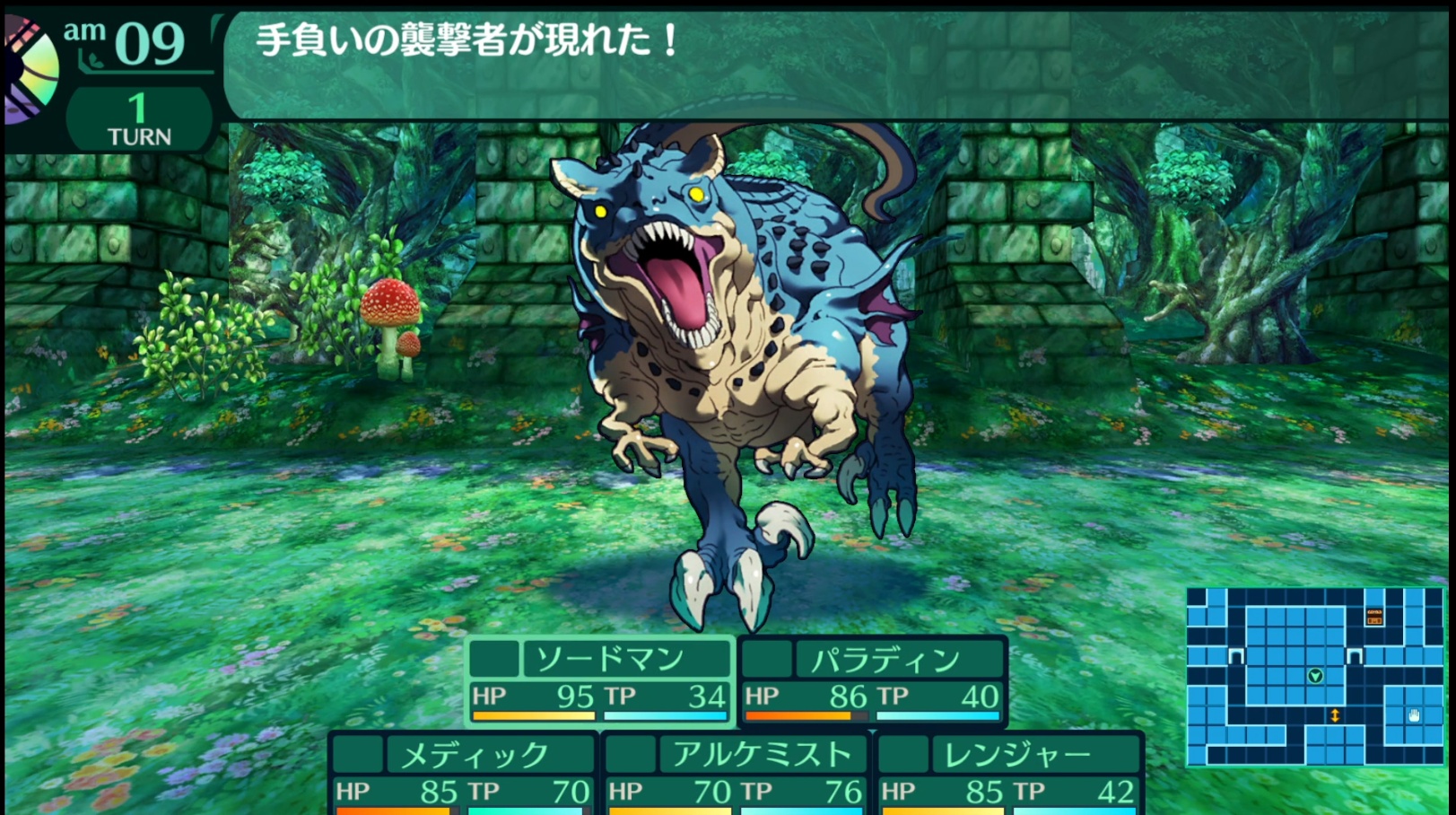Choose the レンジャー party member panel
1456x815 pixels.
point(1008,773)
